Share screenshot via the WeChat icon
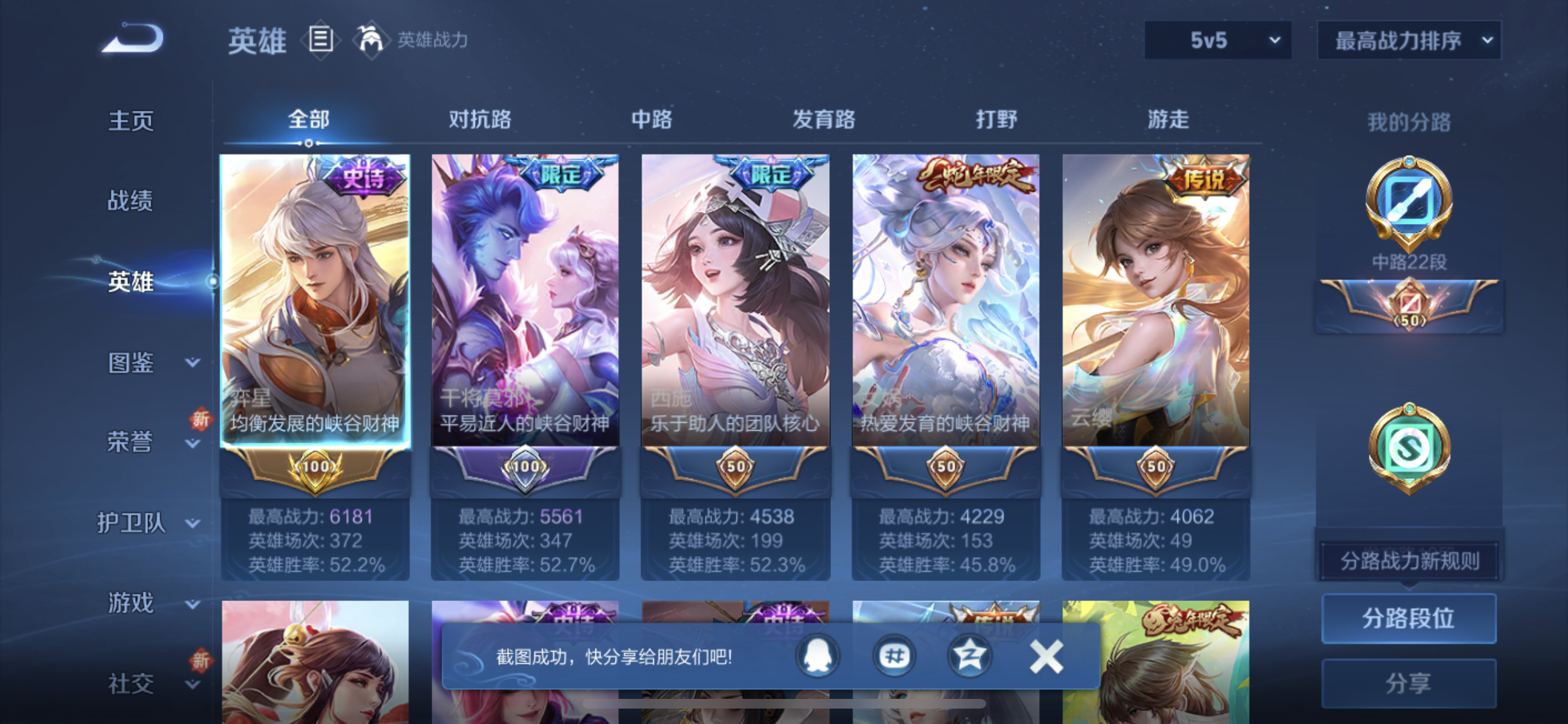Image resolution: width=1568 pixels, height=724 pixels. coord(894,656)
